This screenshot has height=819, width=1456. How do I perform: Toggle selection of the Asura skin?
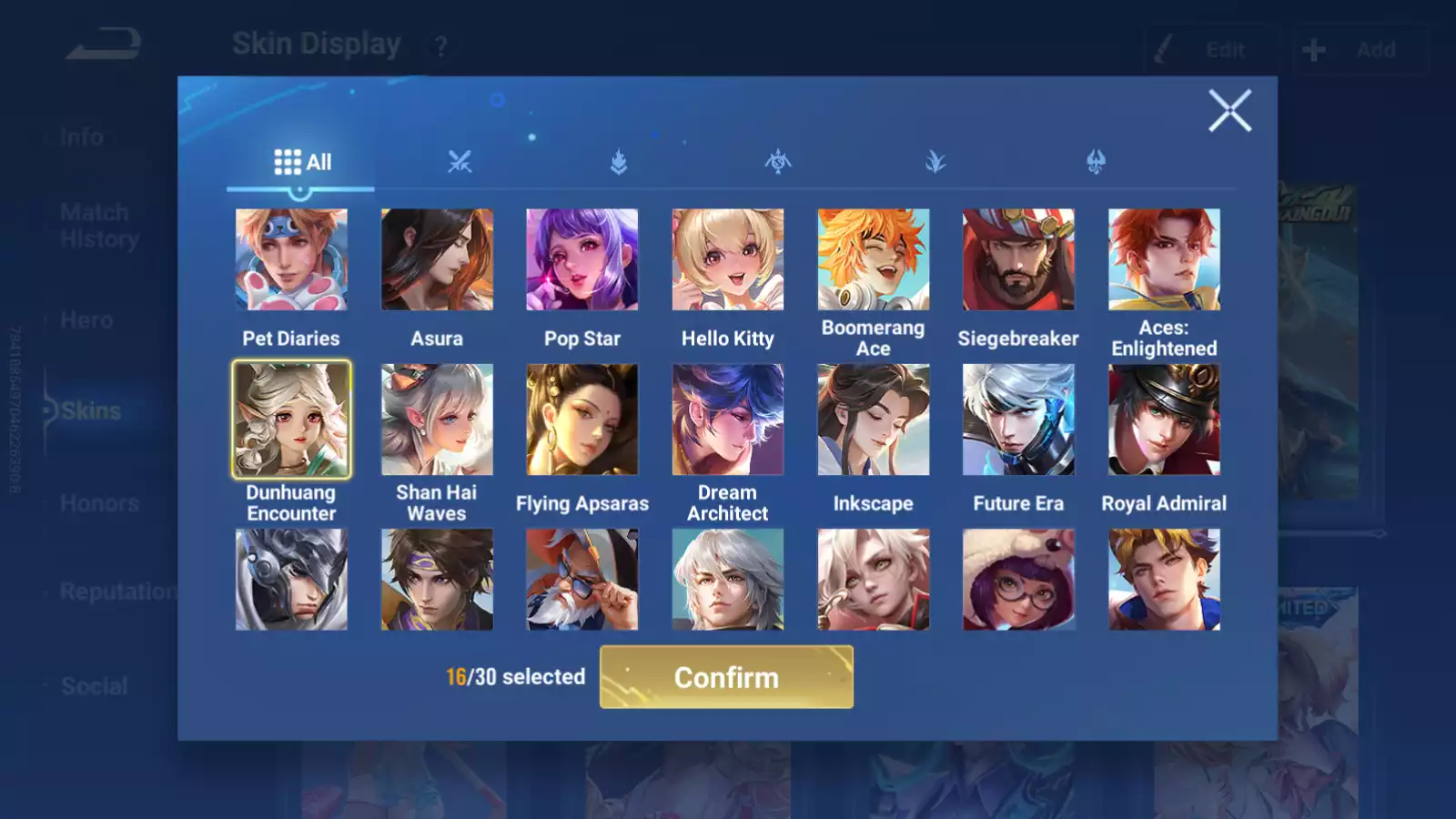coord(437,259)
